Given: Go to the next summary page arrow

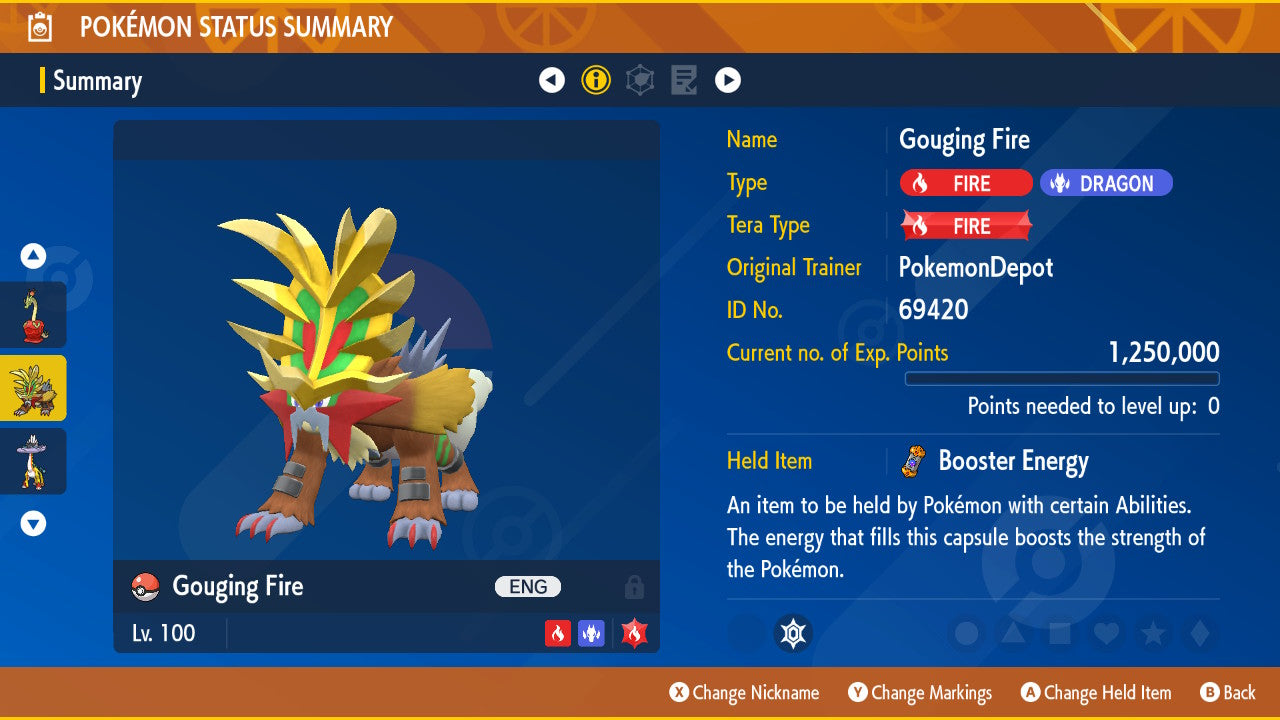Looking at the screenshot, I should 728,80.
